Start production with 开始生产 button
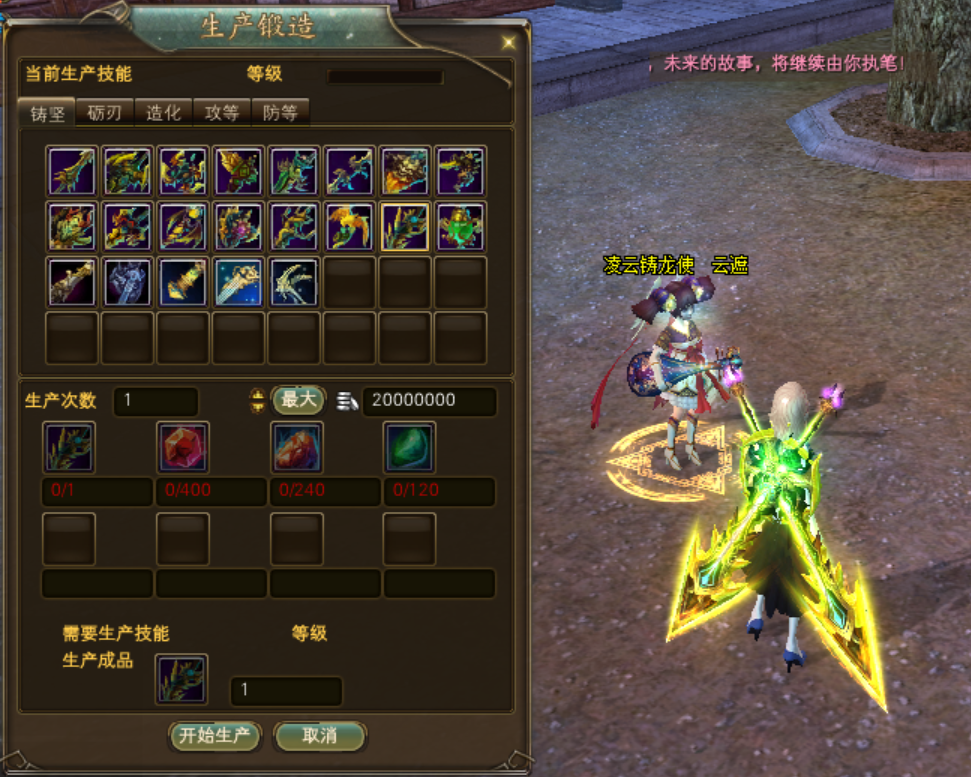 pos(215,736)
